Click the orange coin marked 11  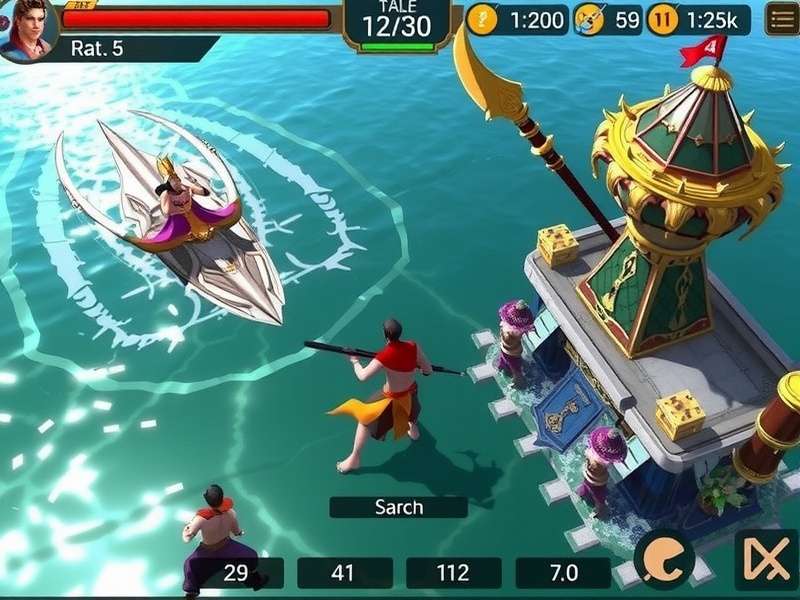661,19
